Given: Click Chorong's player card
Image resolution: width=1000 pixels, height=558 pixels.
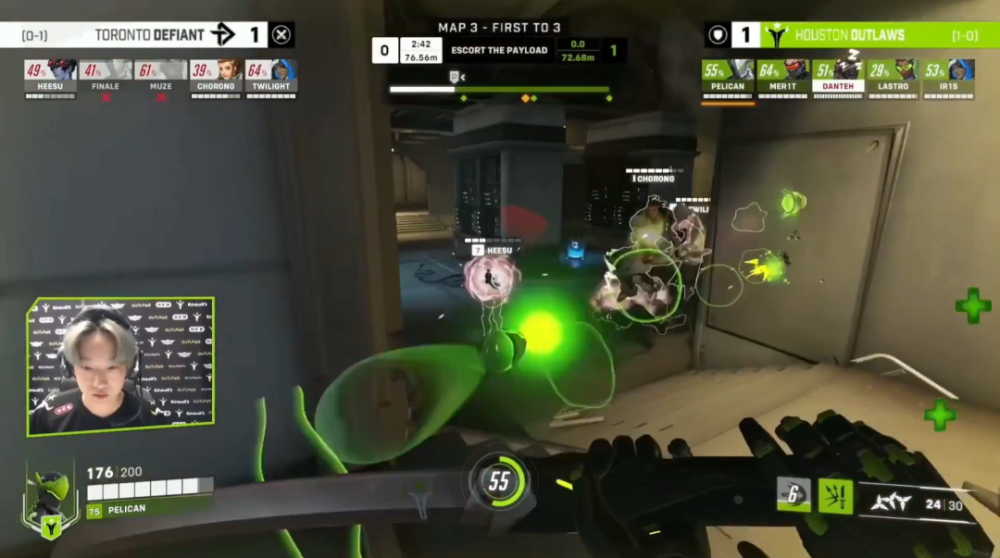Looking at the screenshot, I should tap(215, 77).
